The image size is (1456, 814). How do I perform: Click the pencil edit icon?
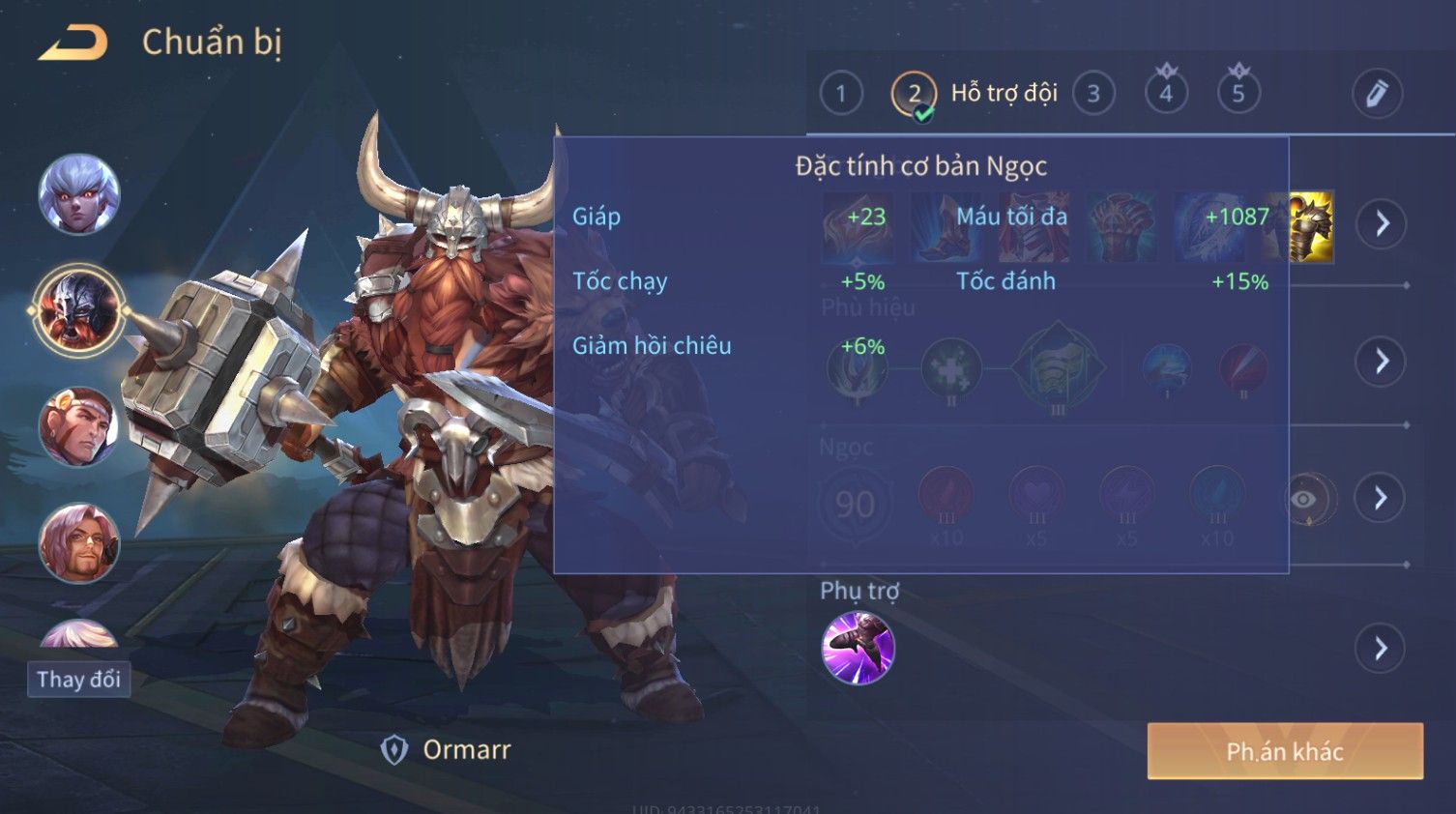(1376, 94)
